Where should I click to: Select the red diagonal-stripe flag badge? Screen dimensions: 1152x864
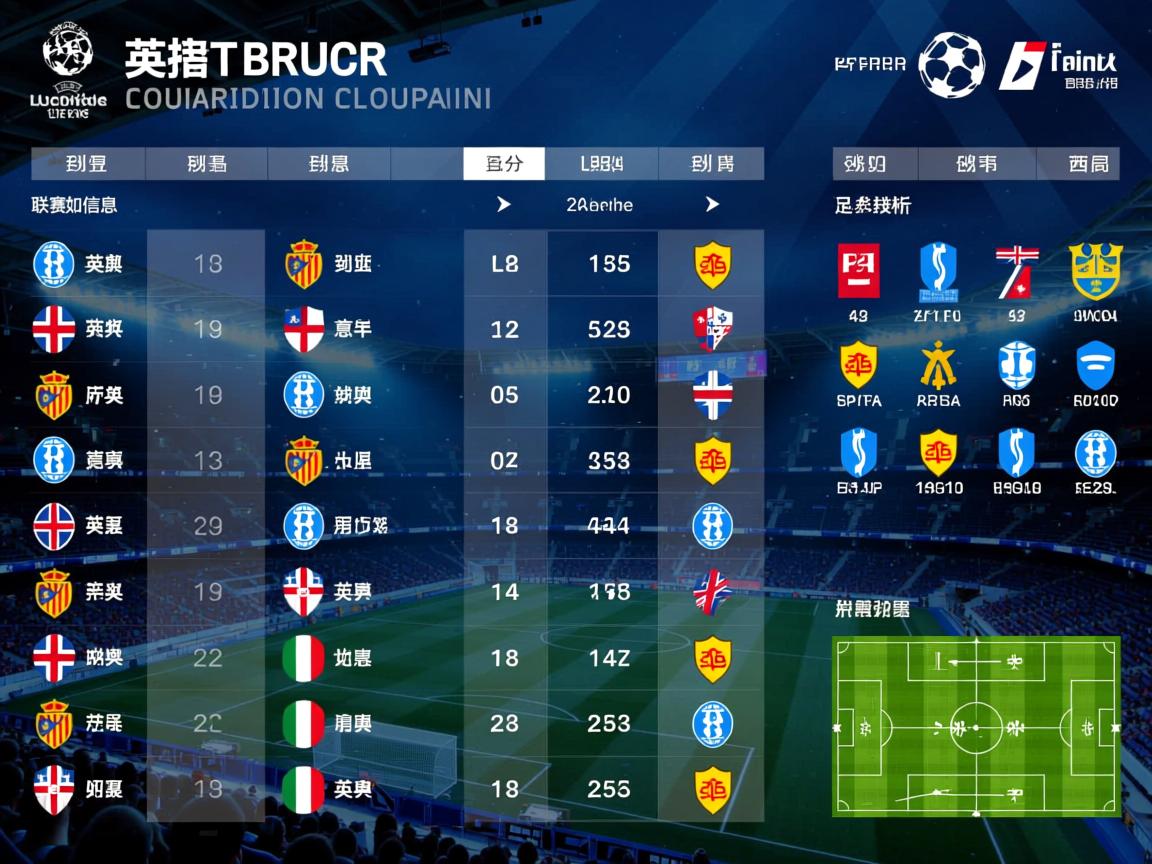pyautogui.click(x=1016, y=271)
